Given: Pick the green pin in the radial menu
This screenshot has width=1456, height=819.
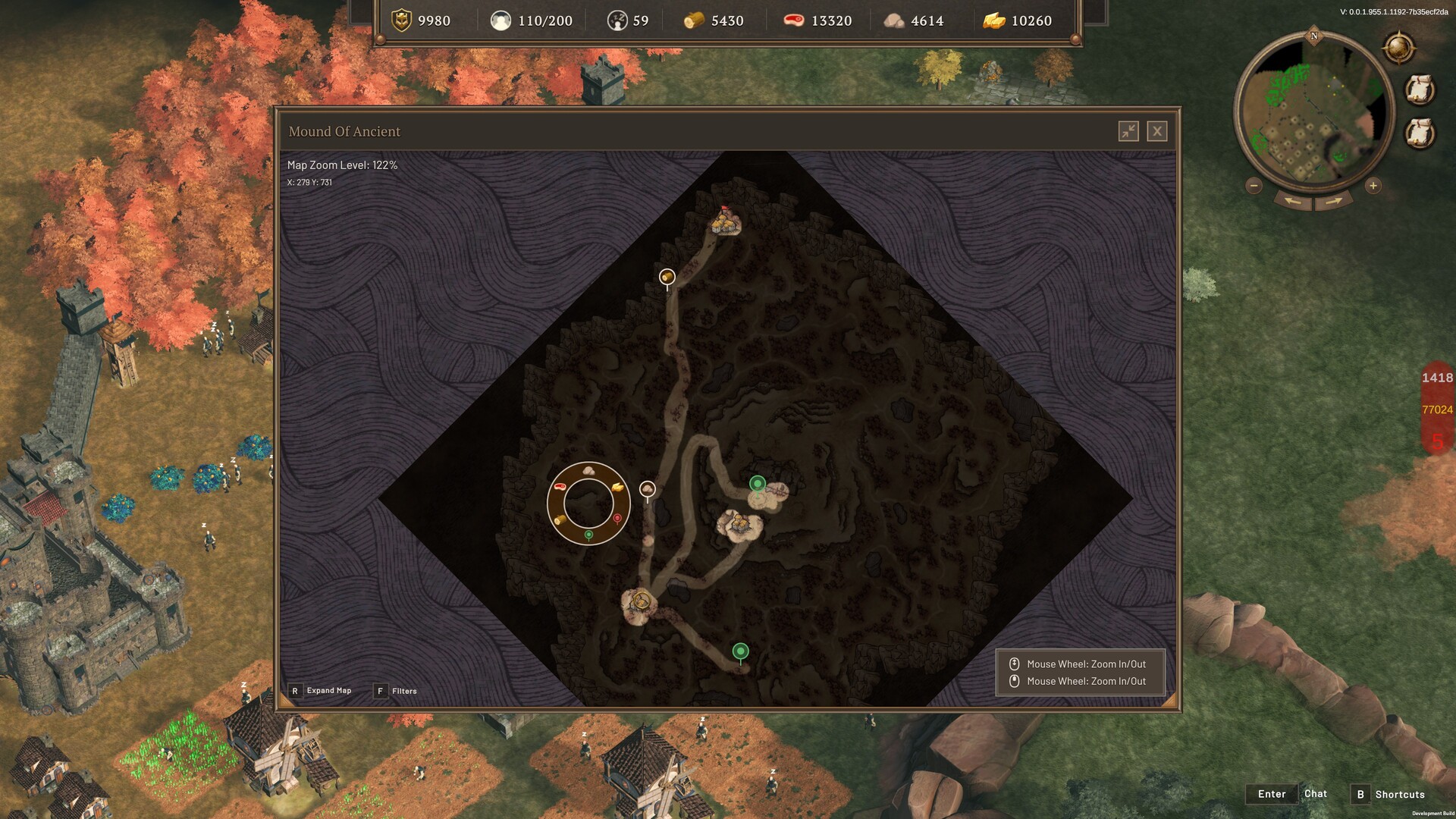Looking at the screenshot, I should coord(588,535).
